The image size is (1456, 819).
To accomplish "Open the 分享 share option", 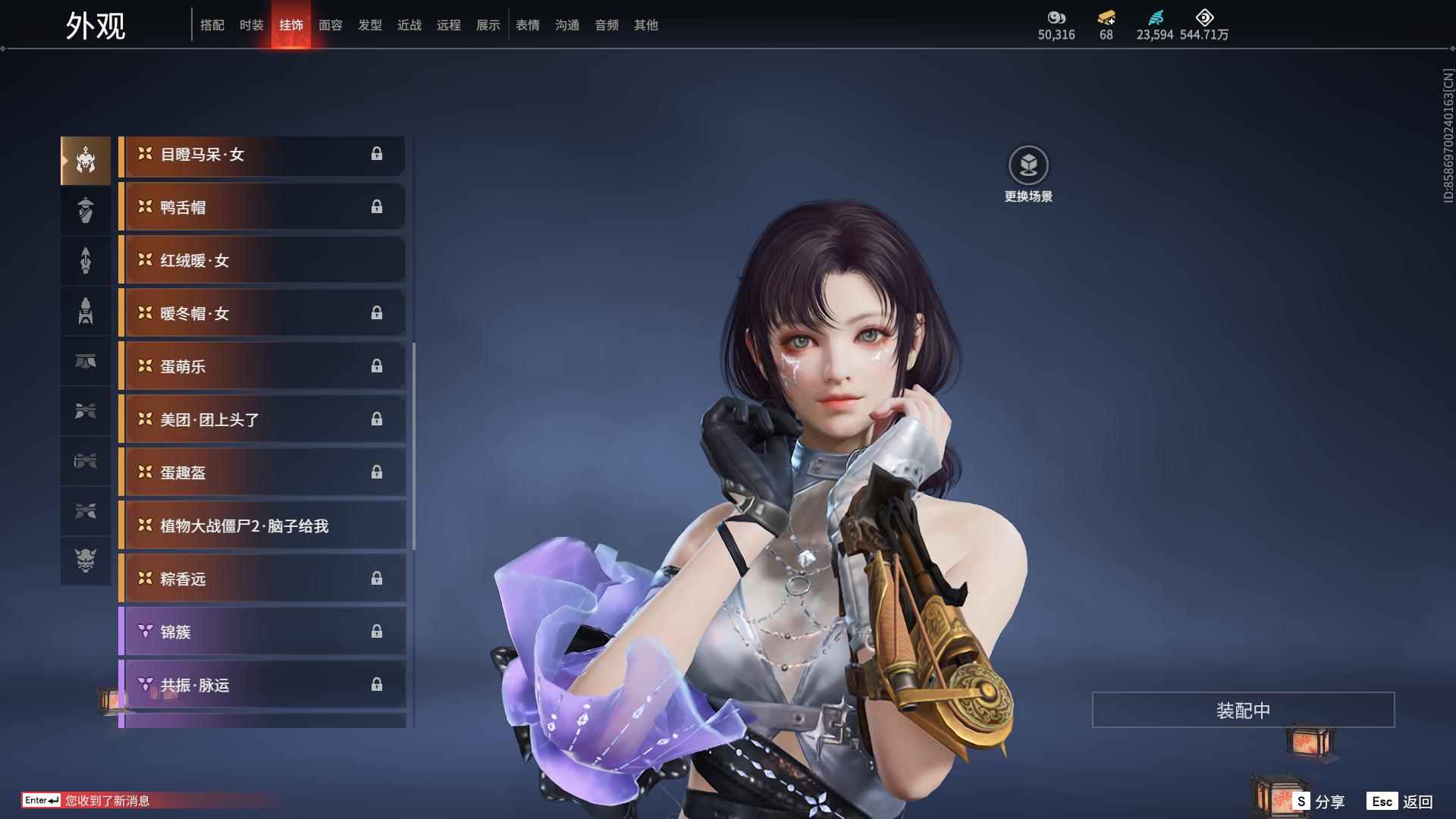I will [x=1319, y=801].
